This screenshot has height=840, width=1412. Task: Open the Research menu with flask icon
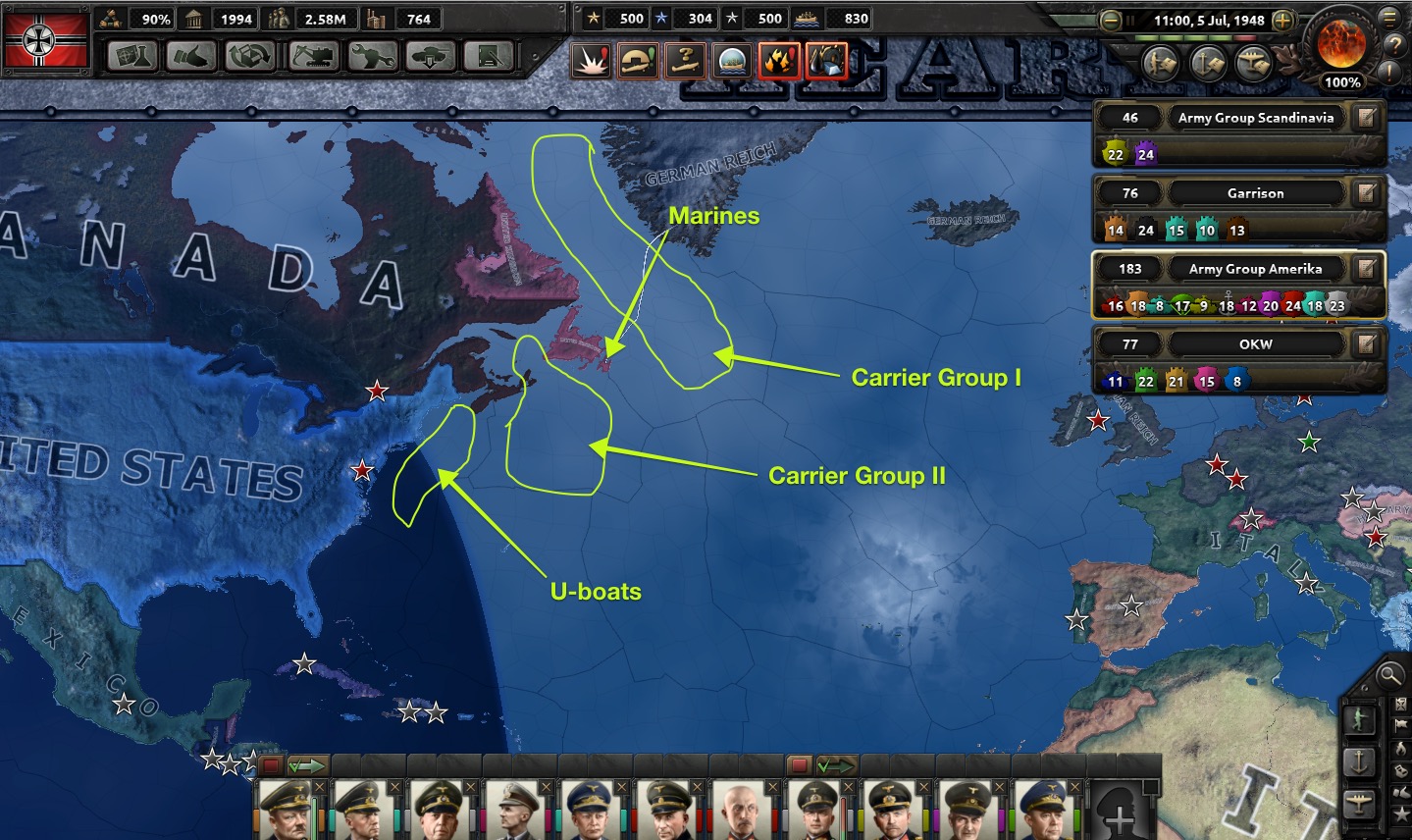tap(132, 57)
